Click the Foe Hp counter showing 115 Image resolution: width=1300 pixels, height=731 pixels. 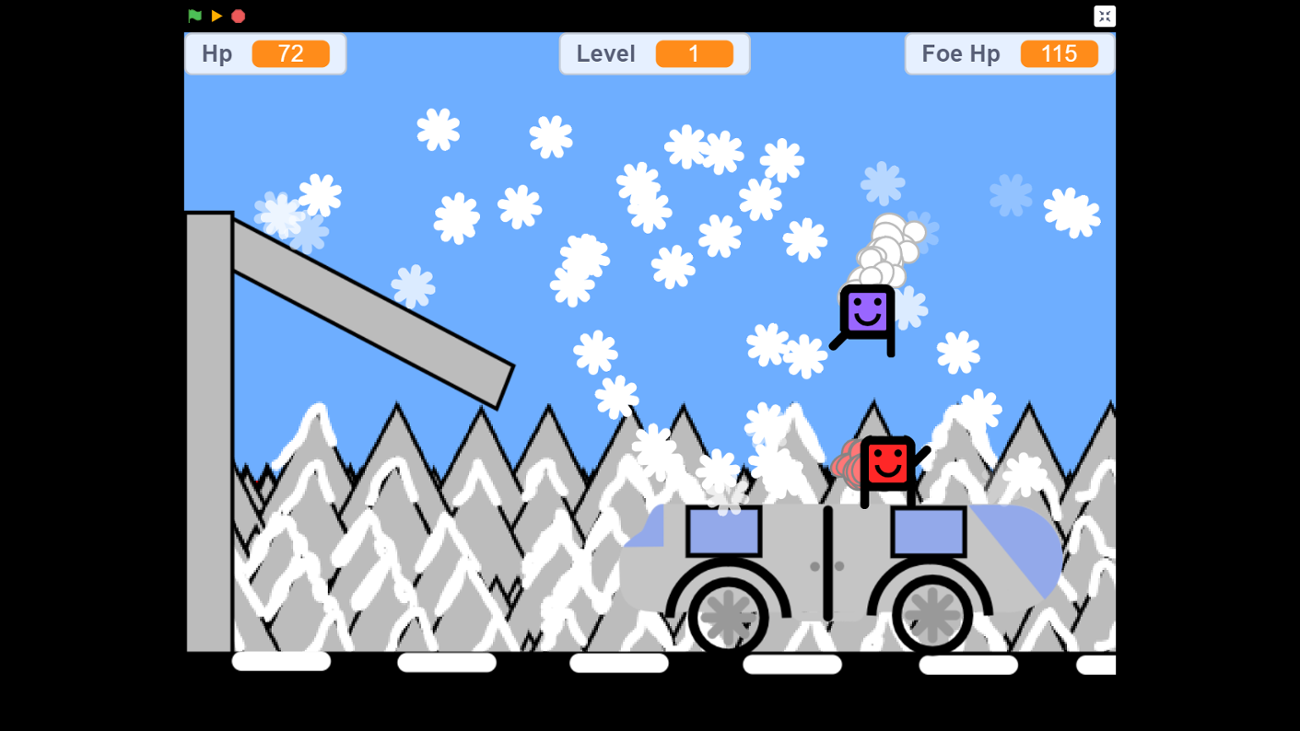(x=1059, y=53)
